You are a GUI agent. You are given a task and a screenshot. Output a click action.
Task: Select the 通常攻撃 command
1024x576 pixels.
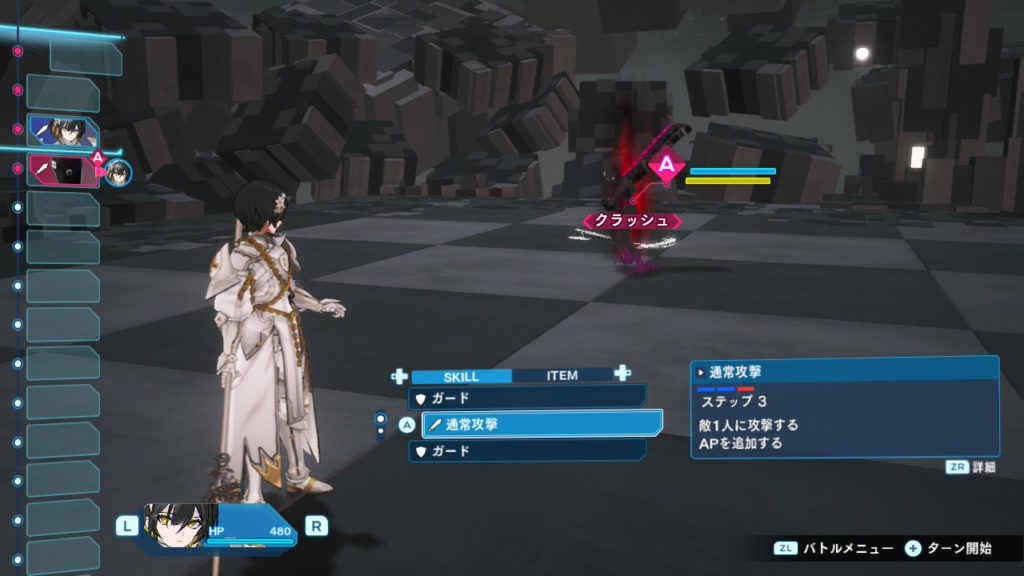click(x=542, y=424)
